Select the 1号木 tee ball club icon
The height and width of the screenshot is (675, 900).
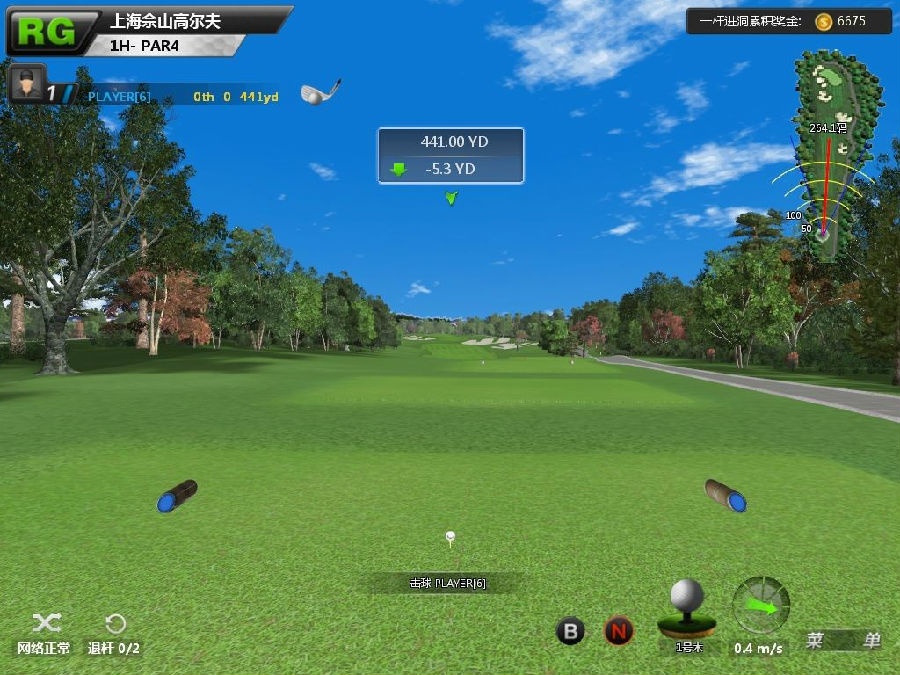pyautogui.click(x=687, y=609)
